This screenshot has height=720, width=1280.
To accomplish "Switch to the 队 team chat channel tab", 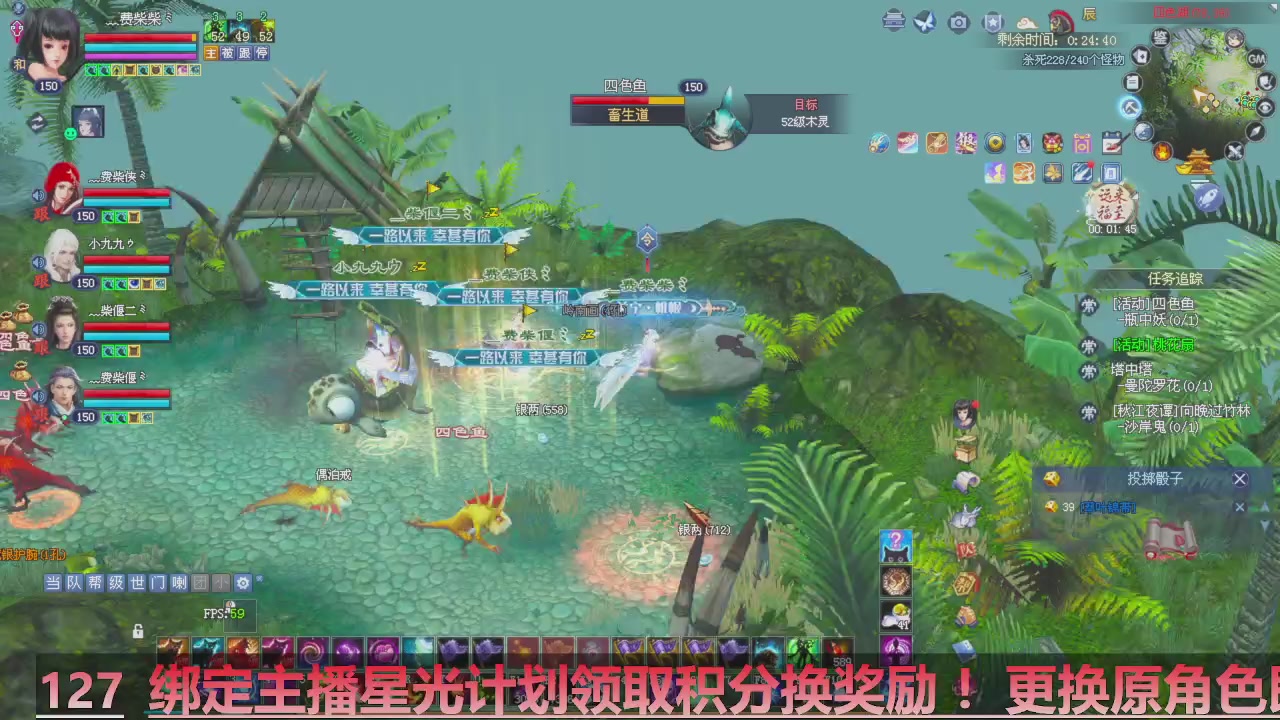I will (x=74, y=583).
